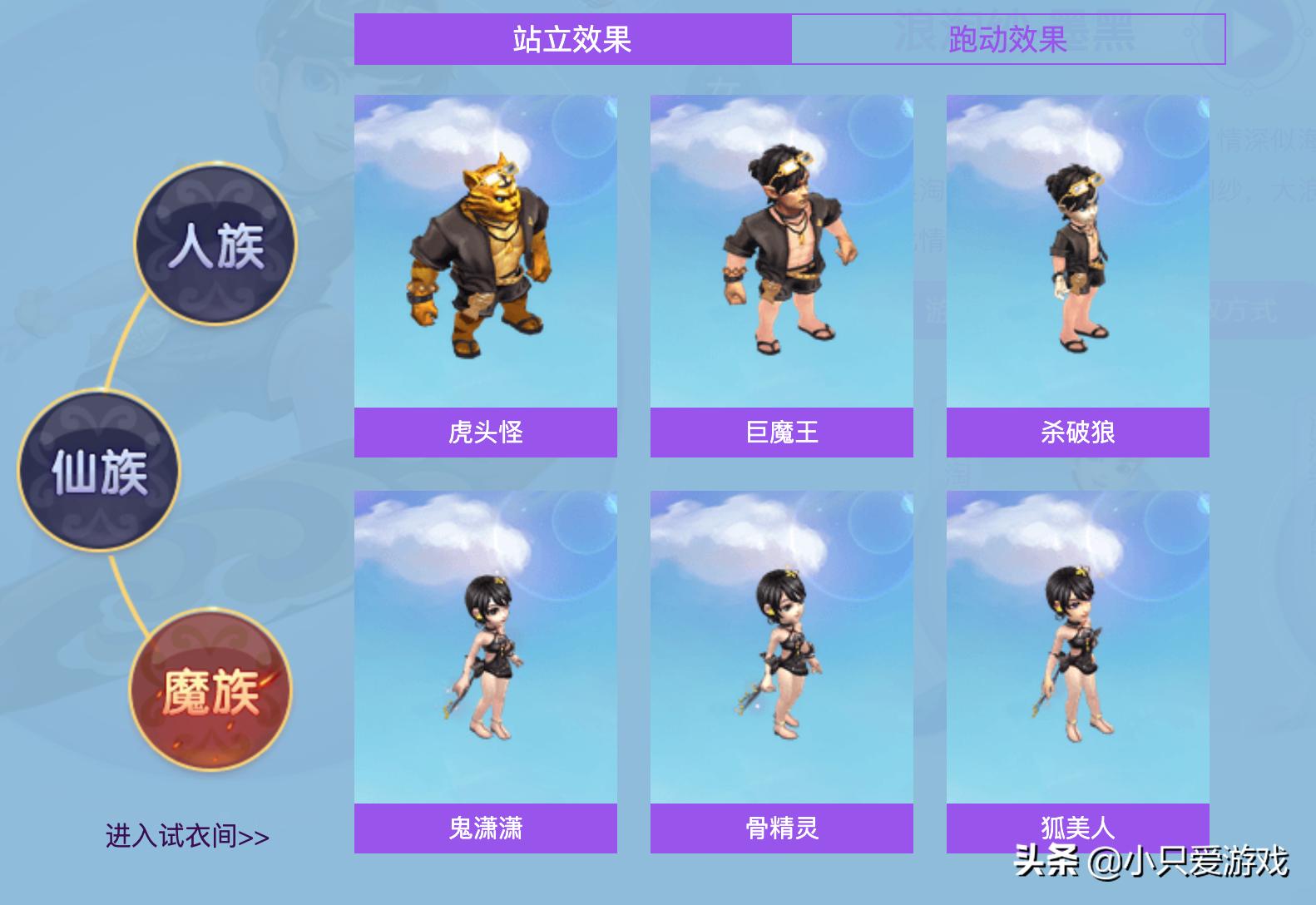
Task: View the 杀破狼 character preview
Action: coord(1078,250)
